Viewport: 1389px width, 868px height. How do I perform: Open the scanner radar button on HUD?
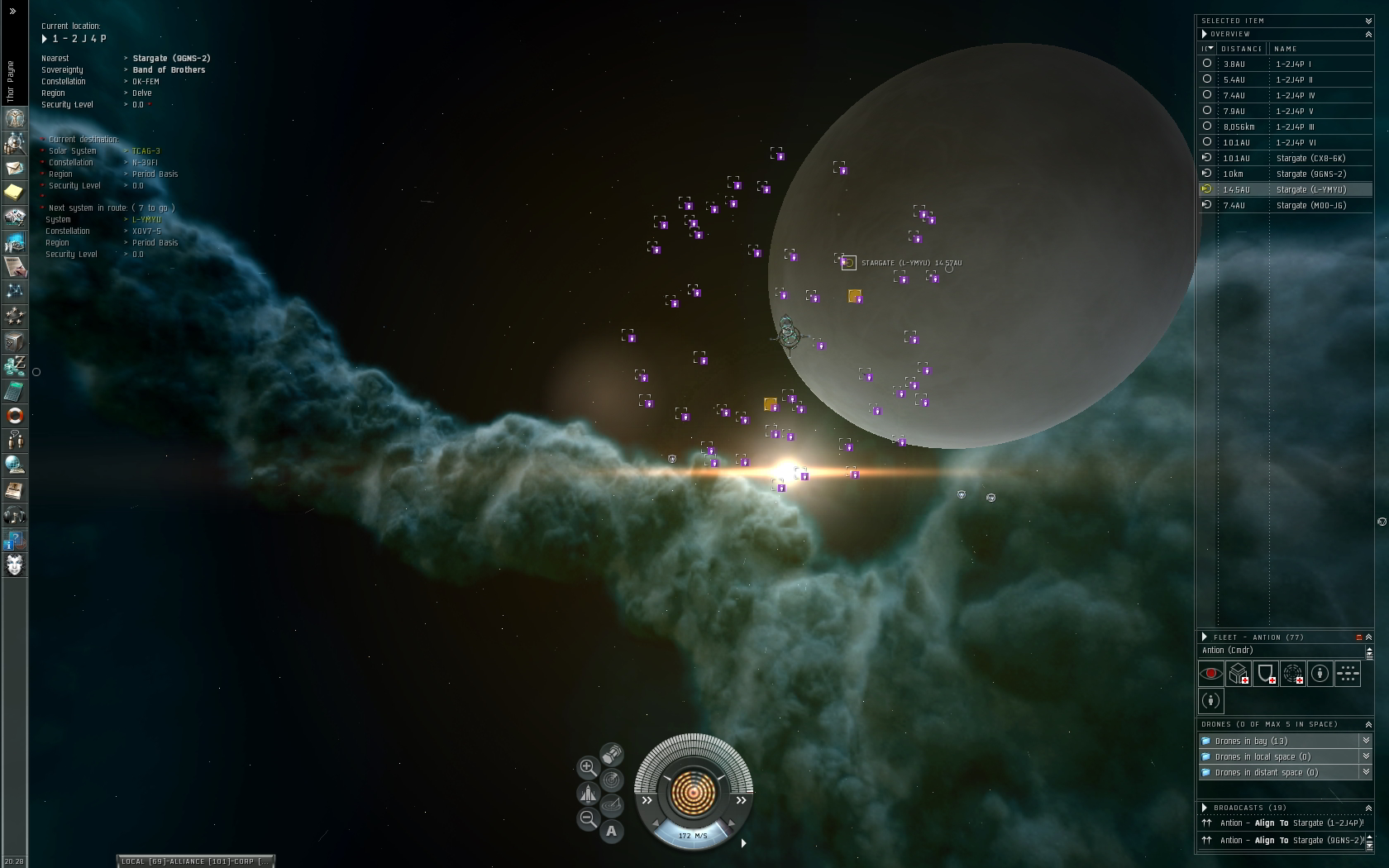tap(611, 780)
